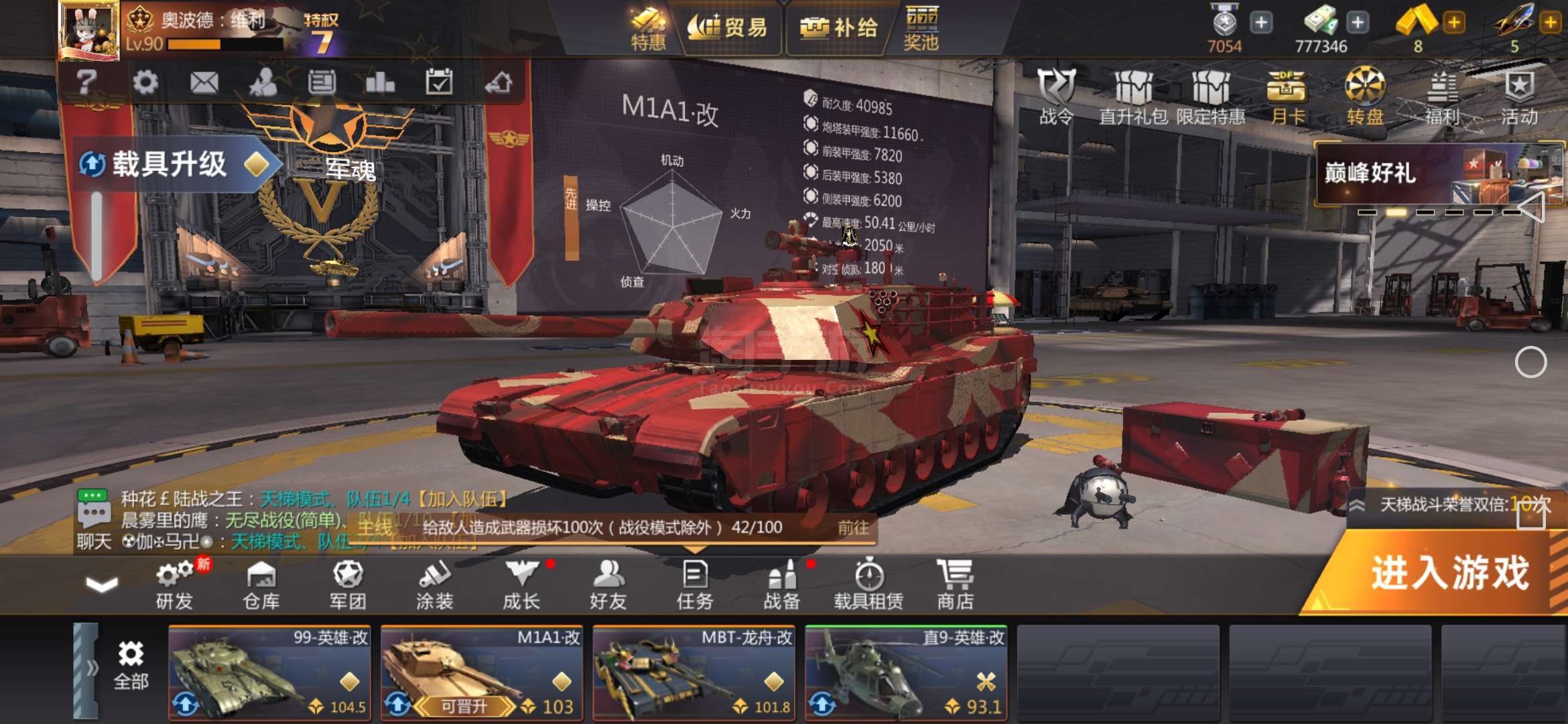Select the 99-英雄·改 tank card
The width and height of the screenshot is (1568, 724).
point(269,672)
